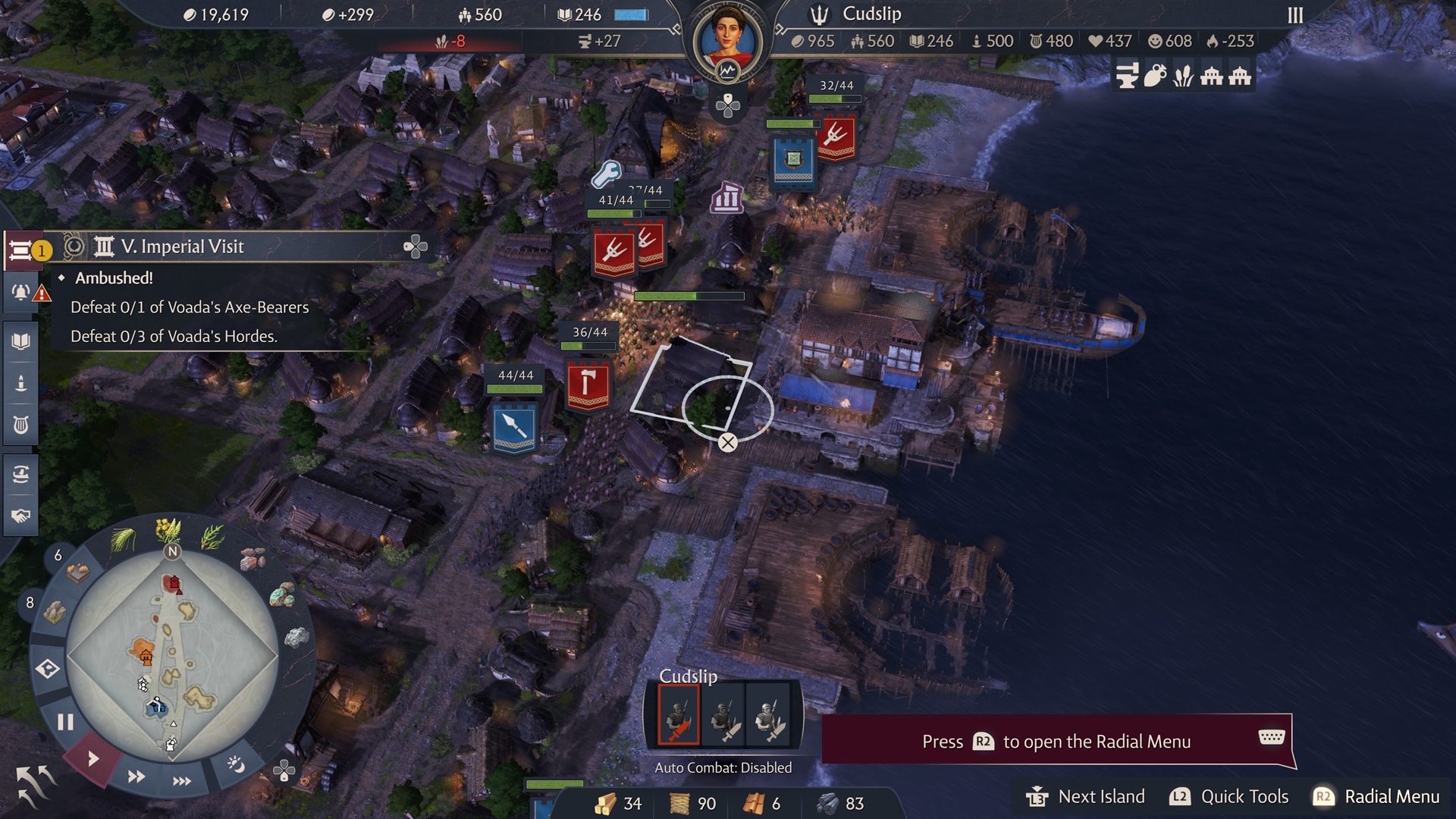Open the quest scroll tab with badge 1
This screenshot has height=819, width=1456.
pyautogui.click(x=21, y=250)
